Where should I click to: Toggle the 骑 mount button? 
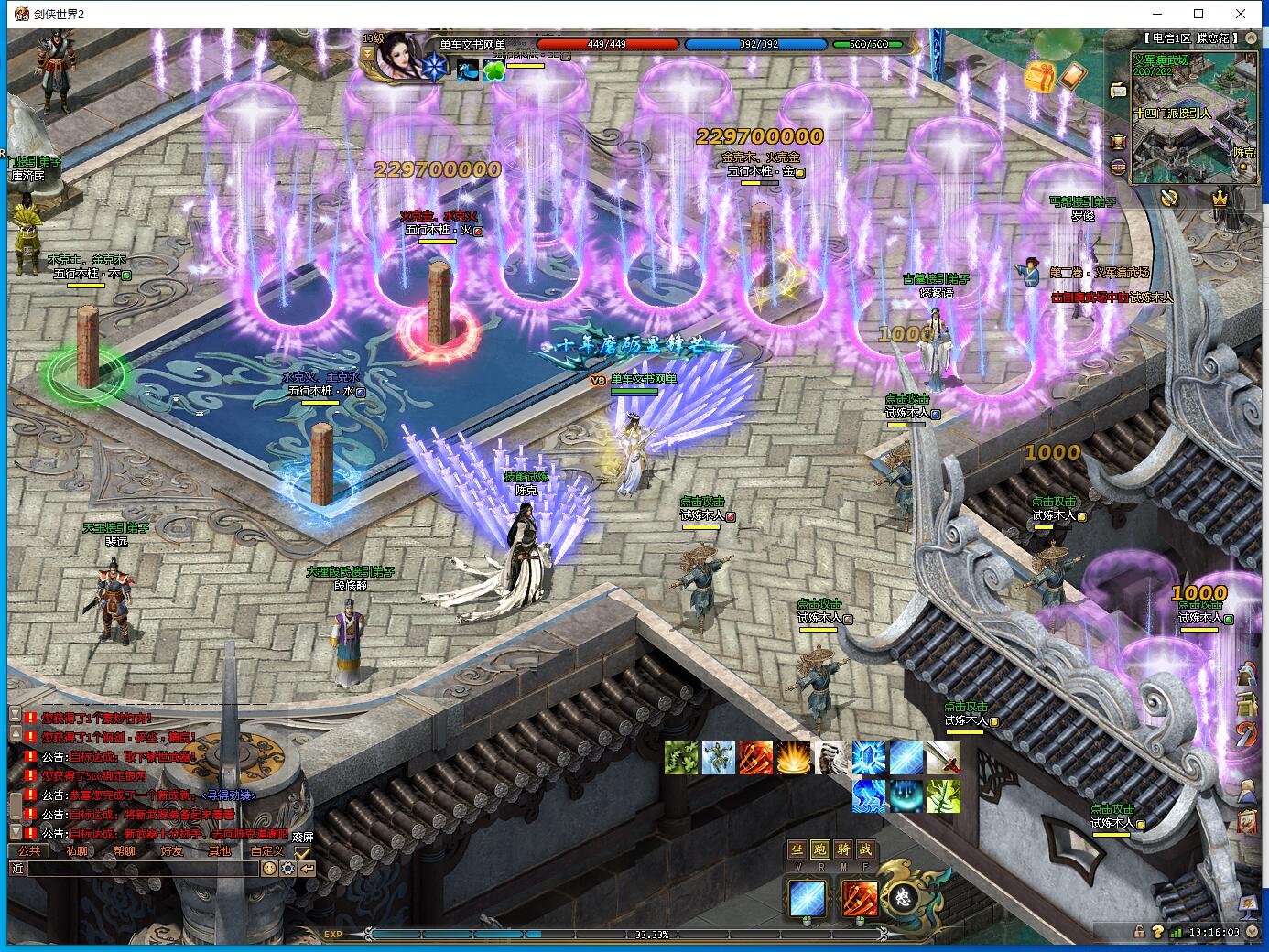843,849
